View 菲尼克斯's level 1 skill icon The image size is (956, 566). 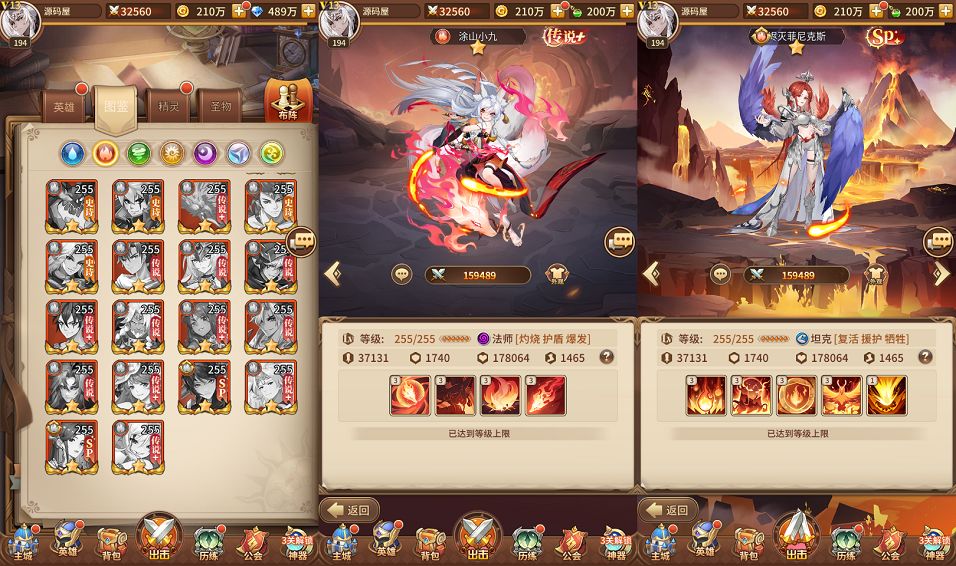tap(887, 395)
